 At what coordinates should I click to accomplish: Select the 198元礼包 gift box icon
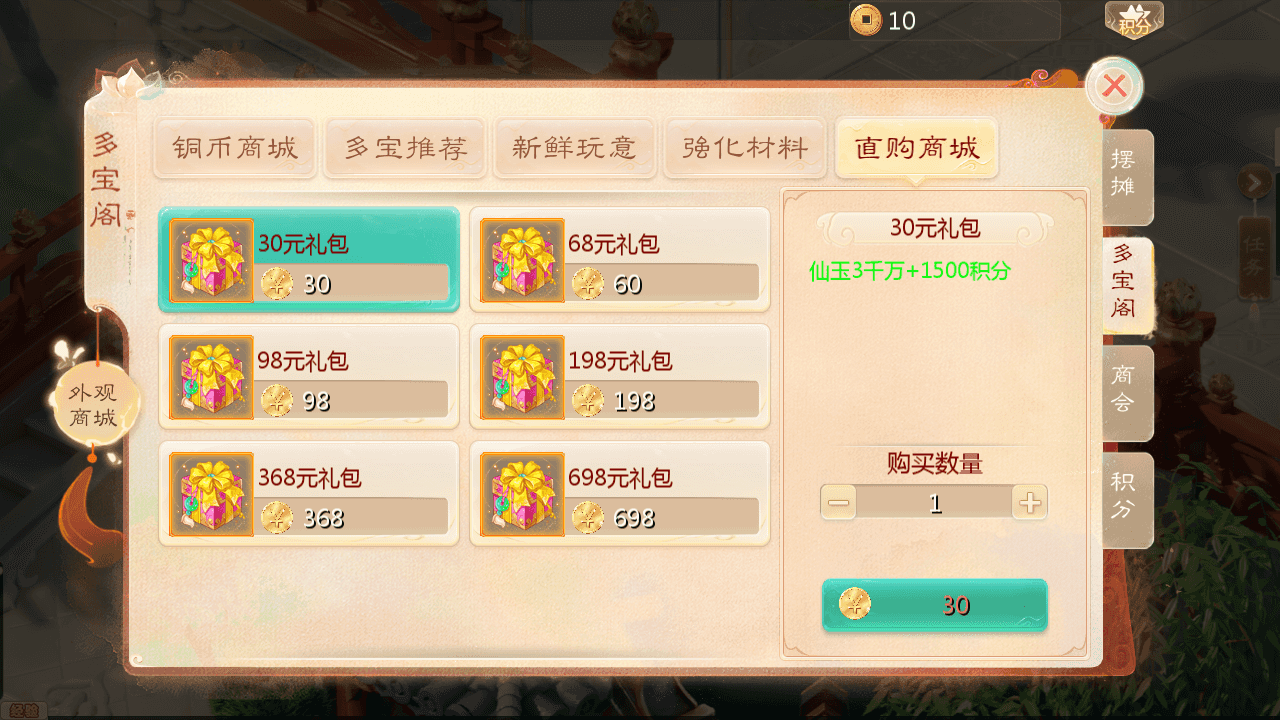click(x=522, y=376)
